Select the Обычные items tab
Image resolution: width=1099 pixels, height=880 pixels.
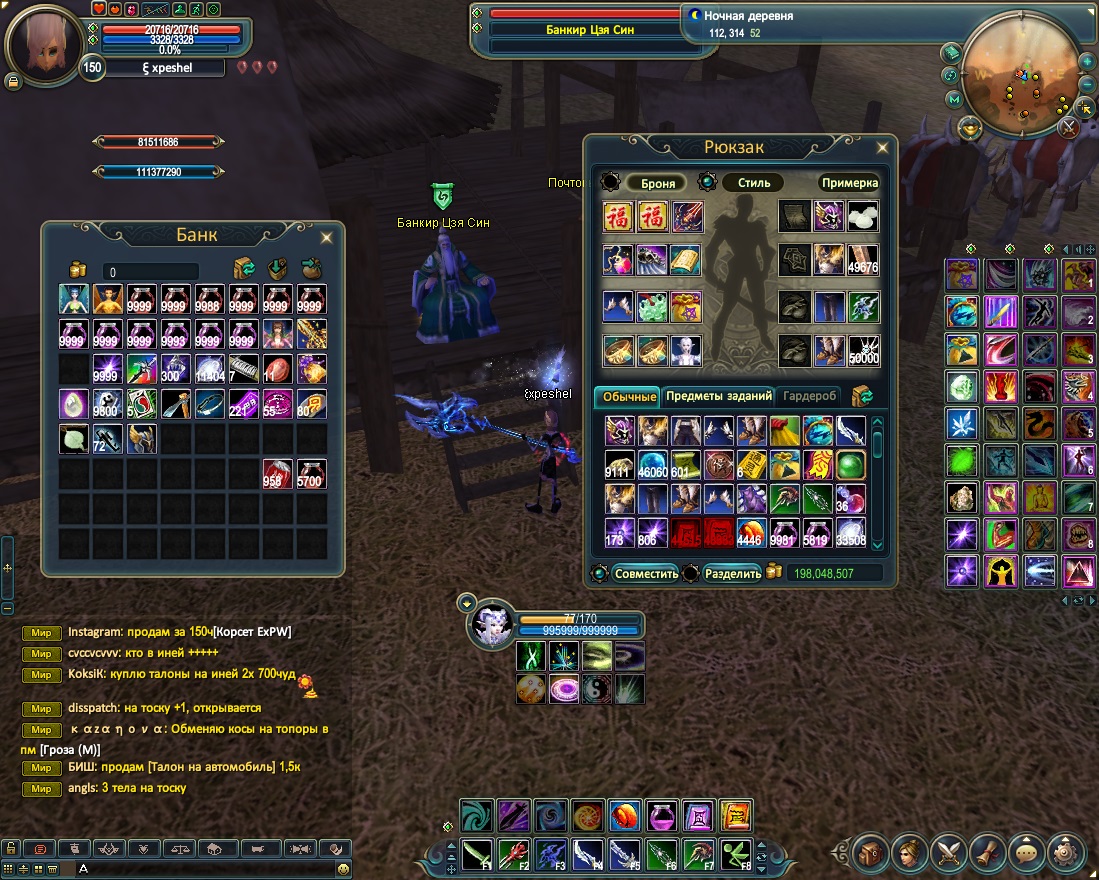tap(629, 397)
